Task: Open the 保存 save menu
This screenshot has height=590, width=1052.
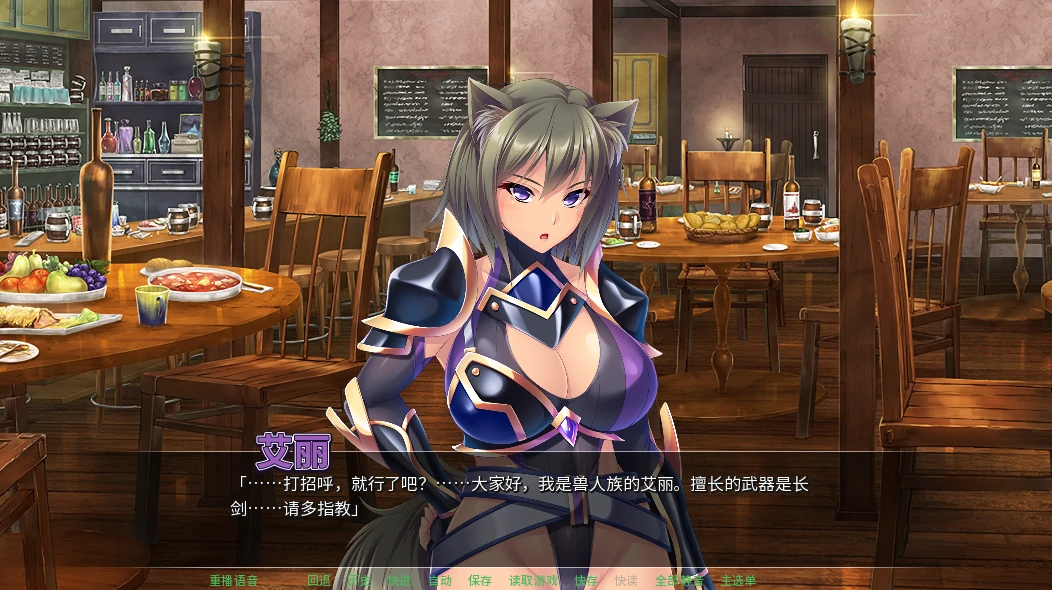Action: point(480,580)
